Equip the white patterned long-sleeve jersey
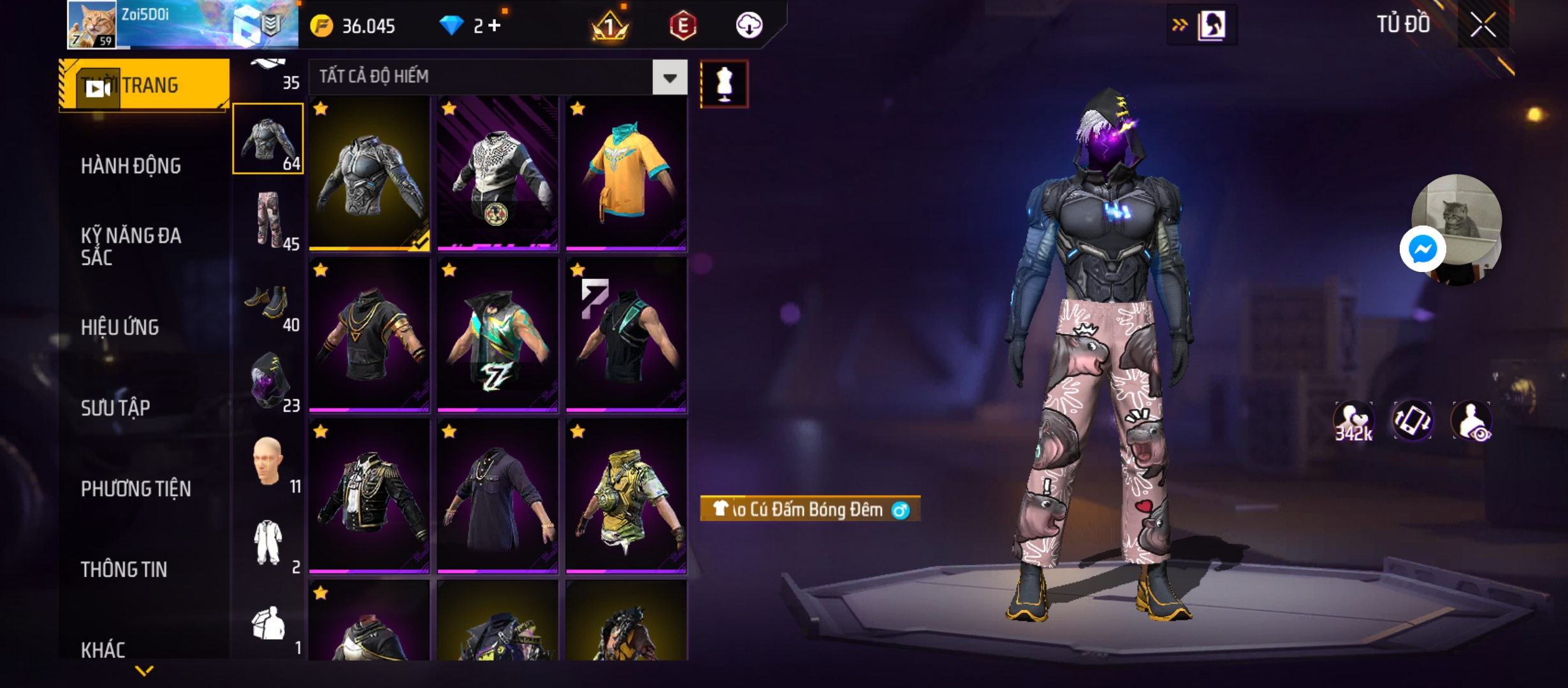 click(497, 172)
